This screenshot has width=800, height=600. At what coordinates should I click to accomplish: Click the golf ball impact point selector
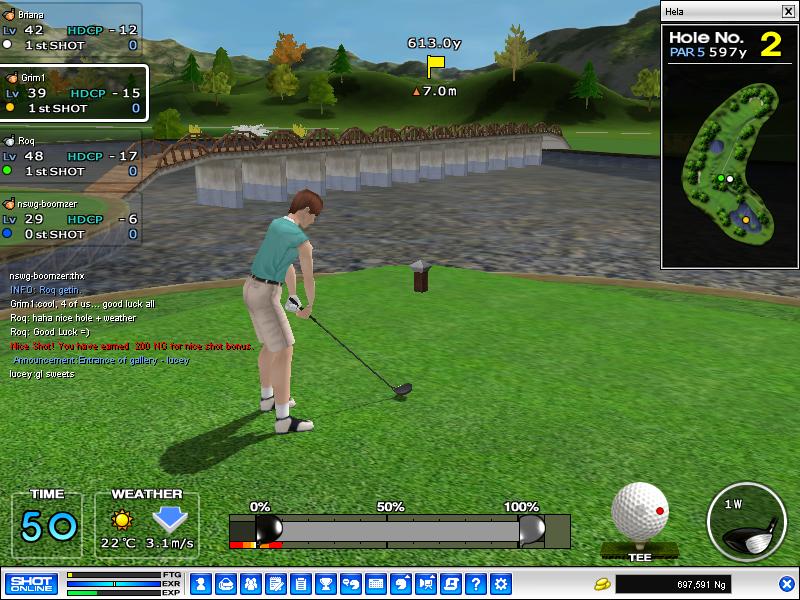(x=640, y=511)
